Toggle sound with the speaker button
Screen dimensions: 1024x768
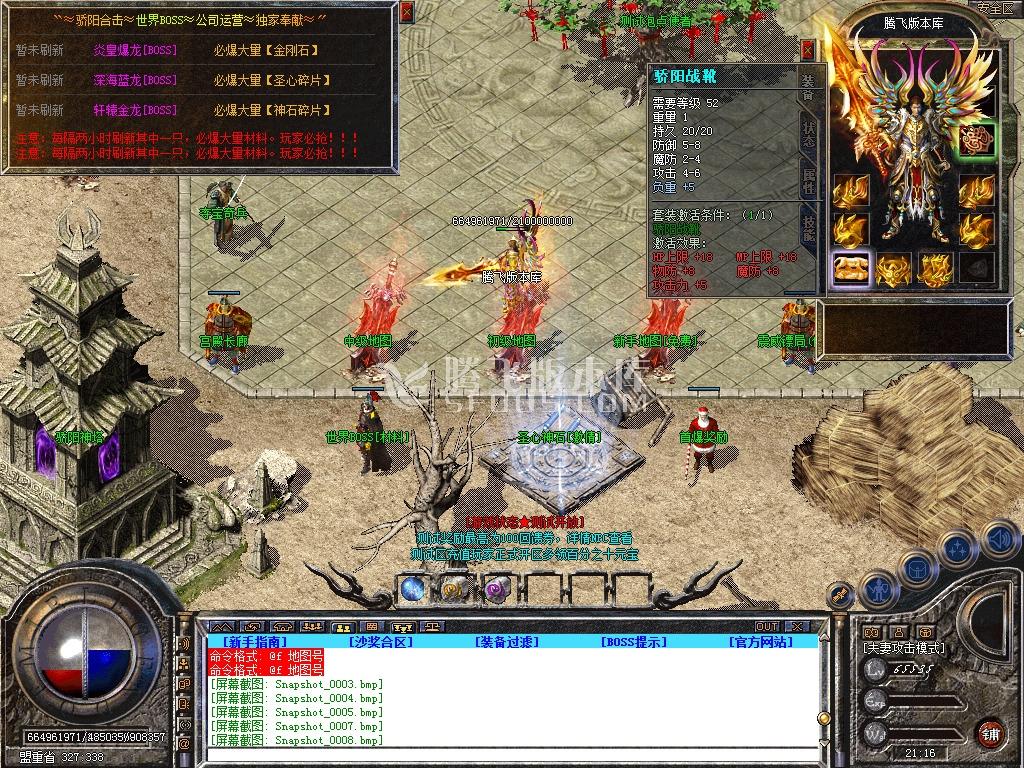click(1000, 540)
